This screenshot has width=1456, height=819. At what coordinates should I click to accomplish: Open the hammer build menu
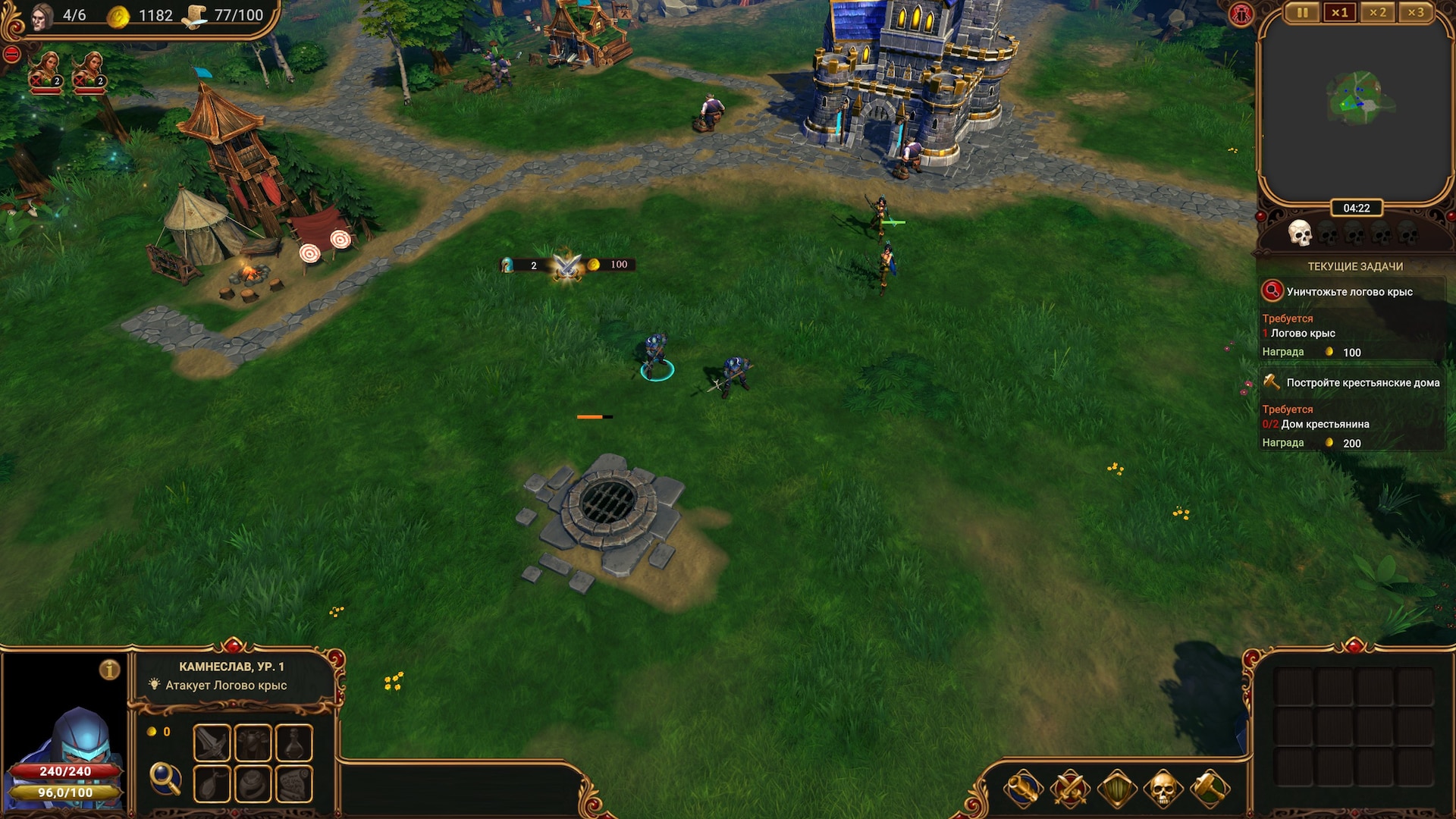pyautogui.click(x=1210, y=790)
